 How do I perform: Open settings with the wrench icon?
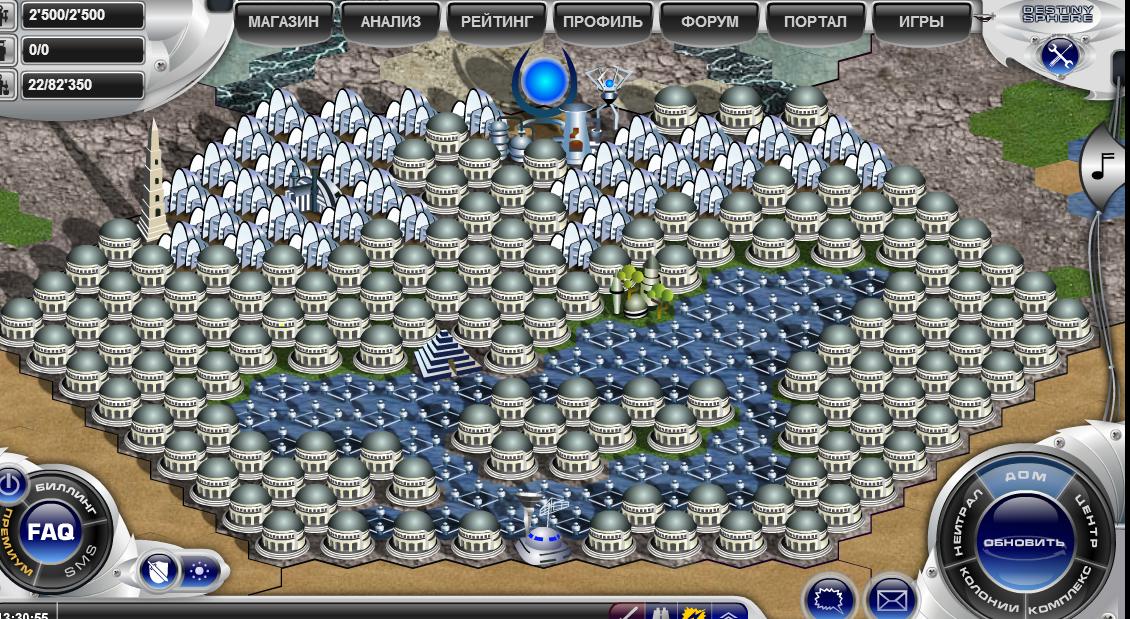(x=1058, y=56)
